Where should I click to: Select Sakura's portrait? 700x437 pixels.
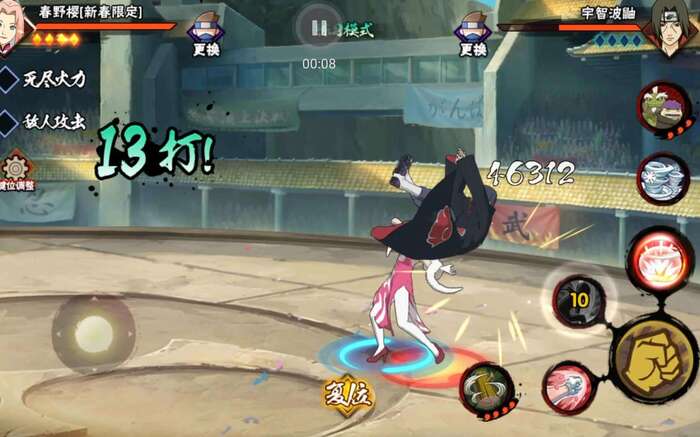(14, 22)
